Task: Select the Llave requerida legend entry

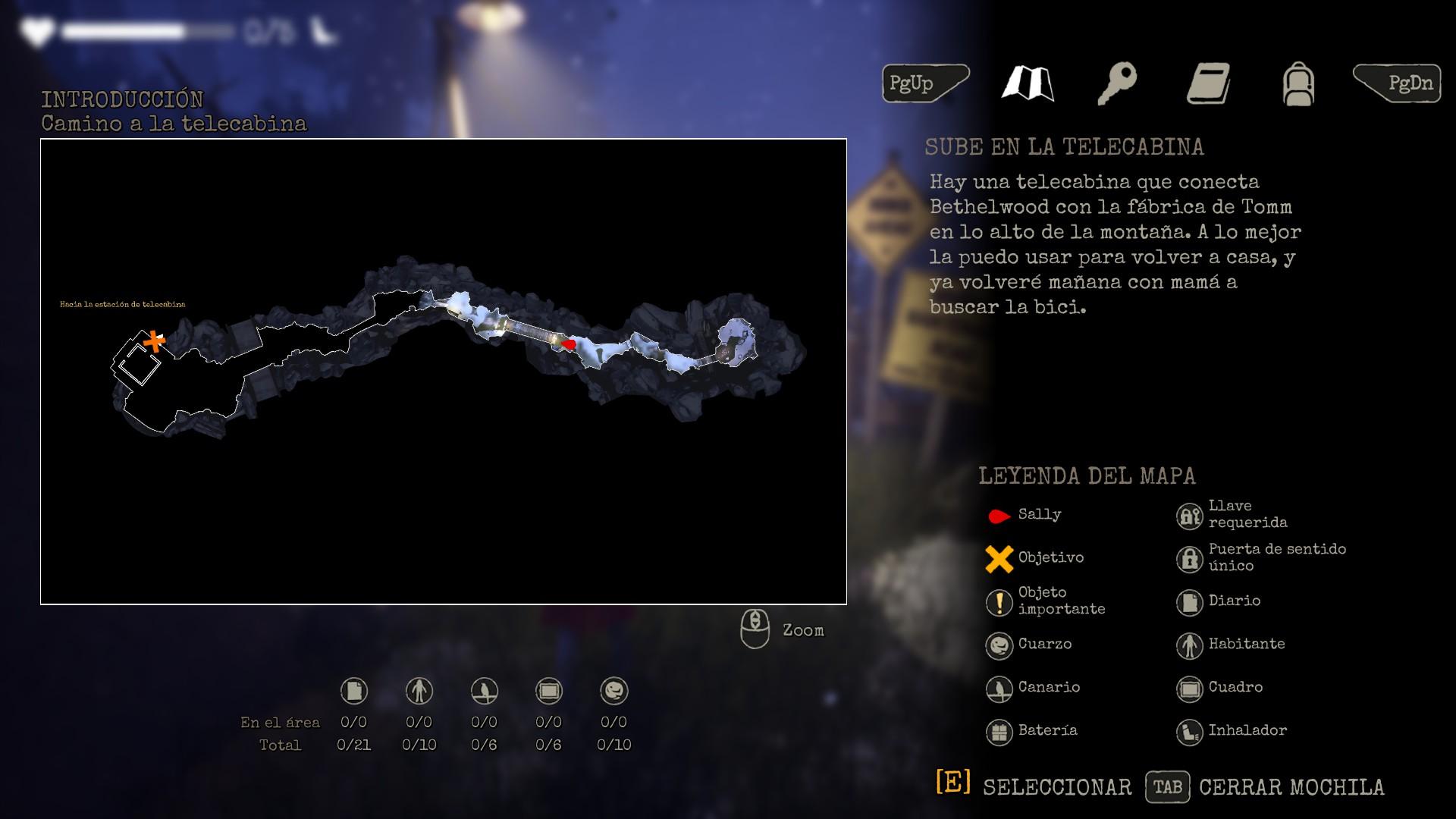Action: click(1232, 515)
